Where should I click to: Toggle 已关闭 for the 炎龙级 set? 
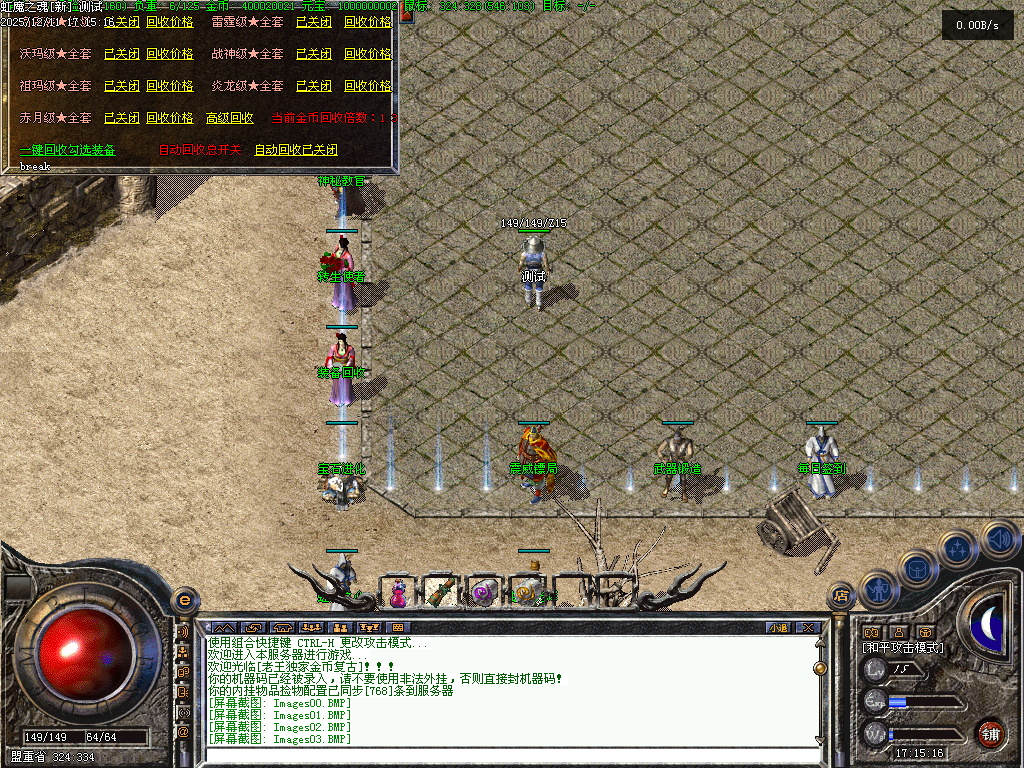tap(314, 86)
